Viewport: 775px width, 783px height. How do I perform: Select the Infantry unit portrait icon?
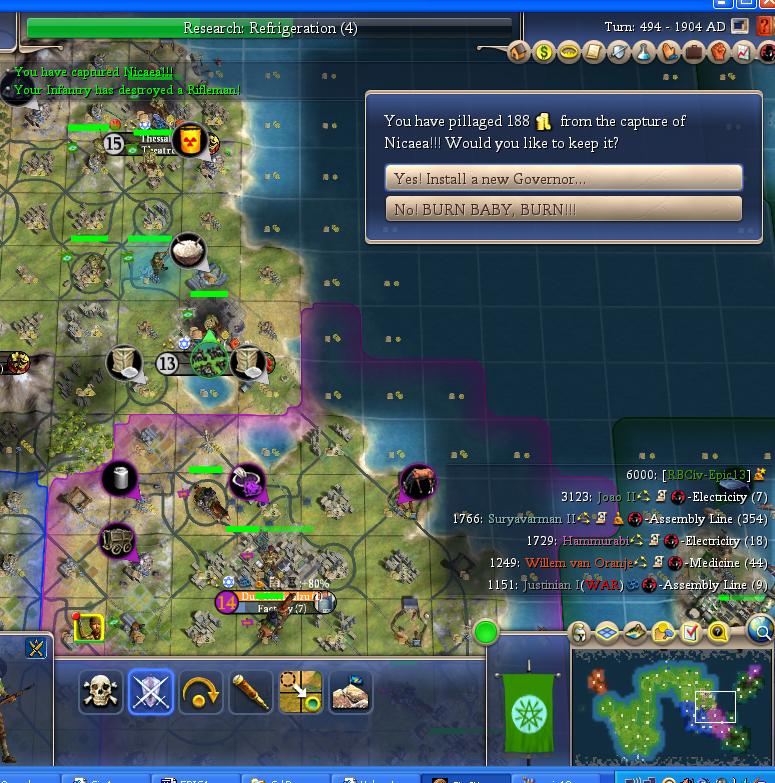tap(89, 628)
